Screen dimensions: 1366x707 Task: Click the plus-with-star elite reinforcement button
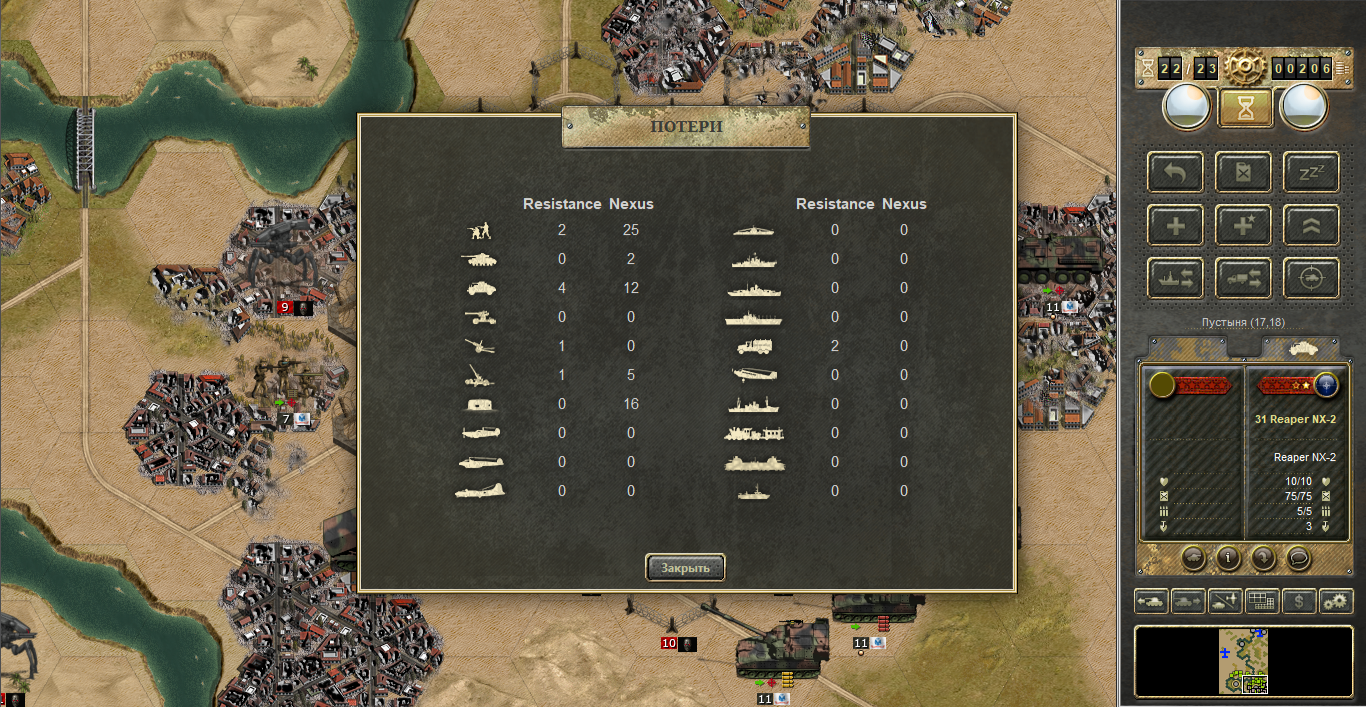pos(1245,226)
